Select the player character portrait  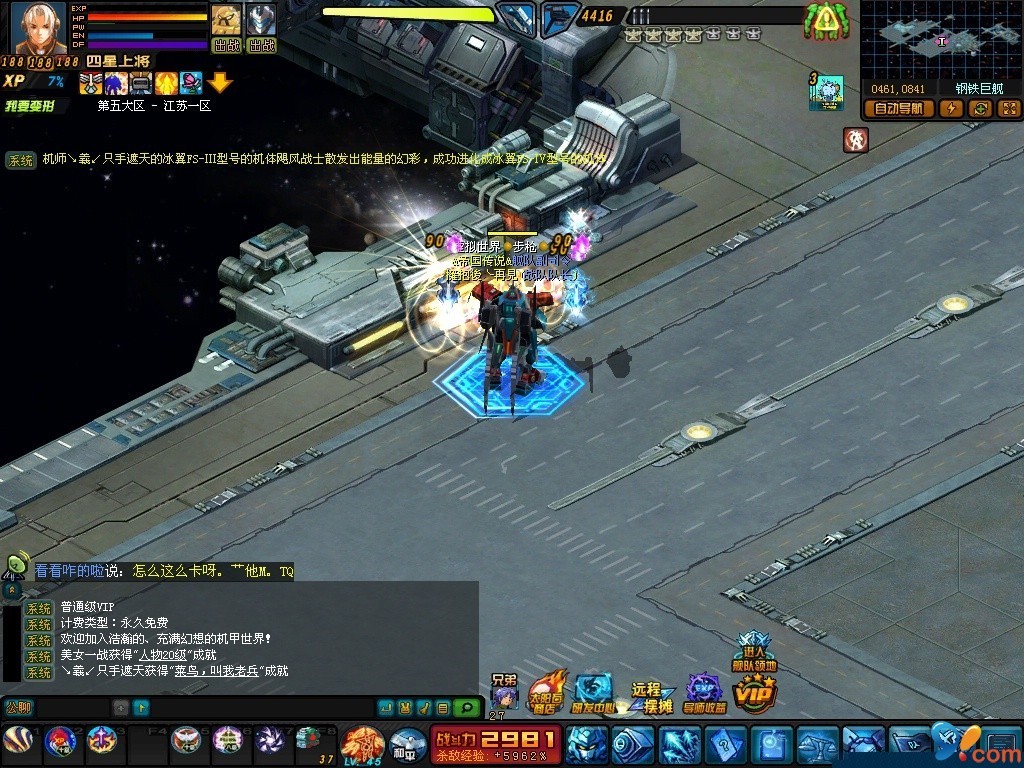click(38, 28)
